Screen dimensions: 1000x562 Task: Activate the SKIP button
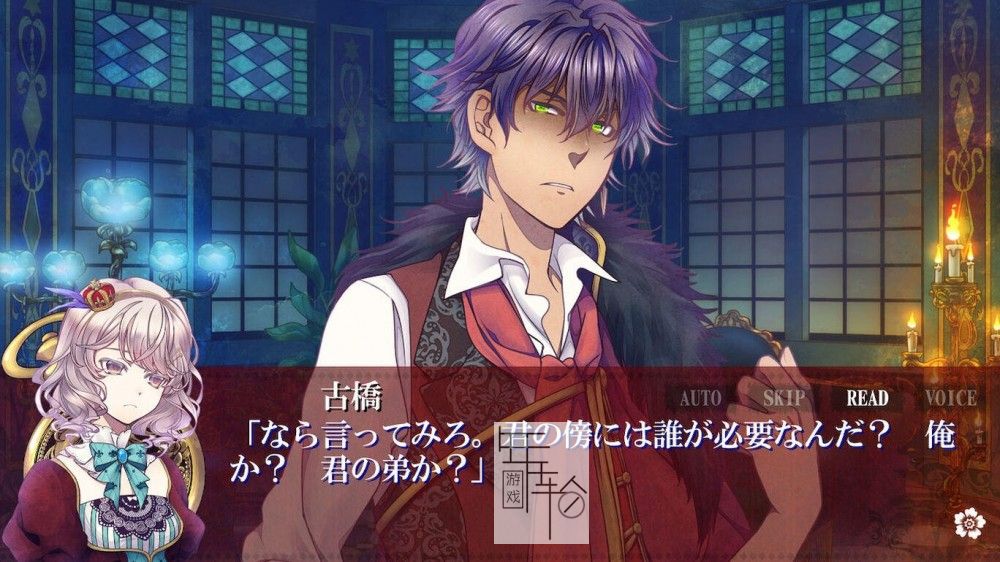tap(784, 397)
